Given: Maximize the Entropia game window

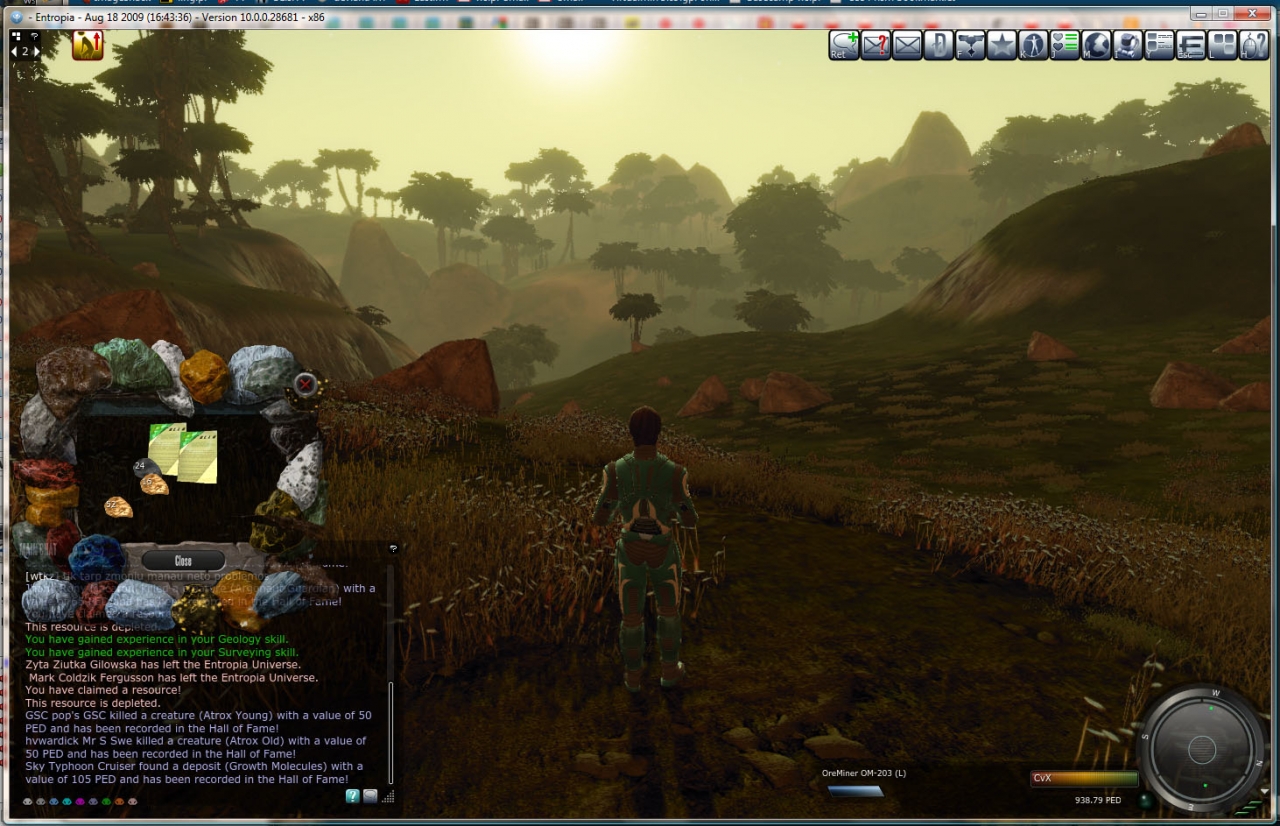Looking at the screenshot, I should click(x=1222, y=13).
